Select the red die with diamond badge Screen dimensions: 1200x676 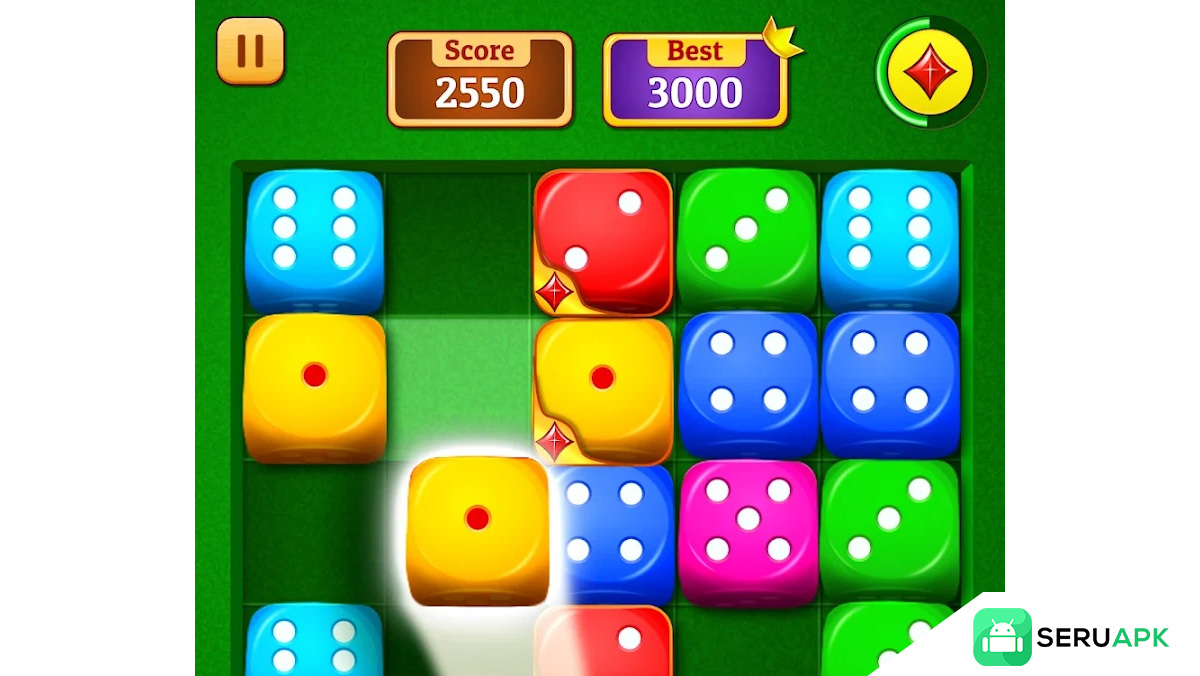[x=603, y=241]
